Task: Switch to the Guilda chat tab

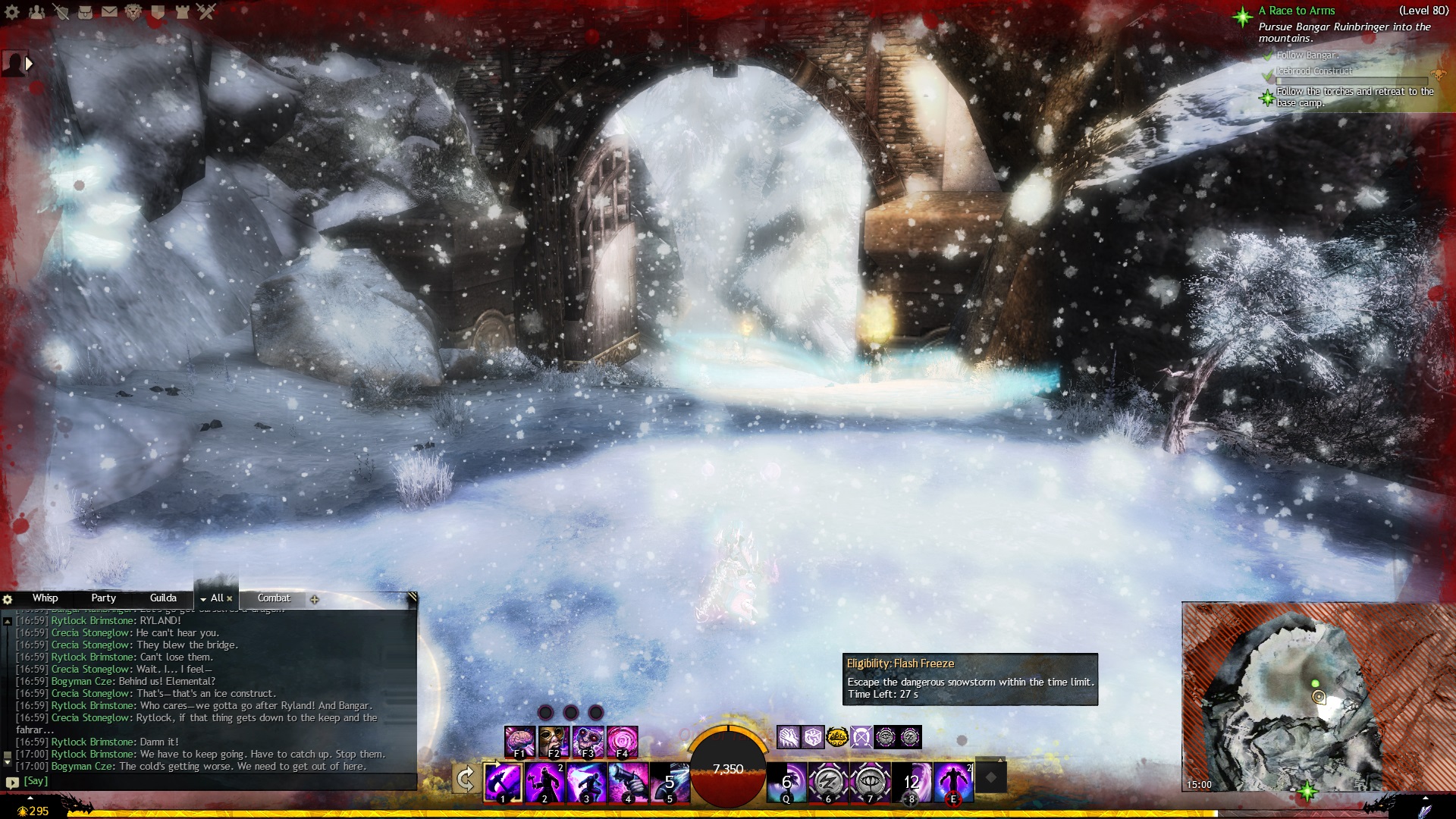Action: click(x=163, y=598)
